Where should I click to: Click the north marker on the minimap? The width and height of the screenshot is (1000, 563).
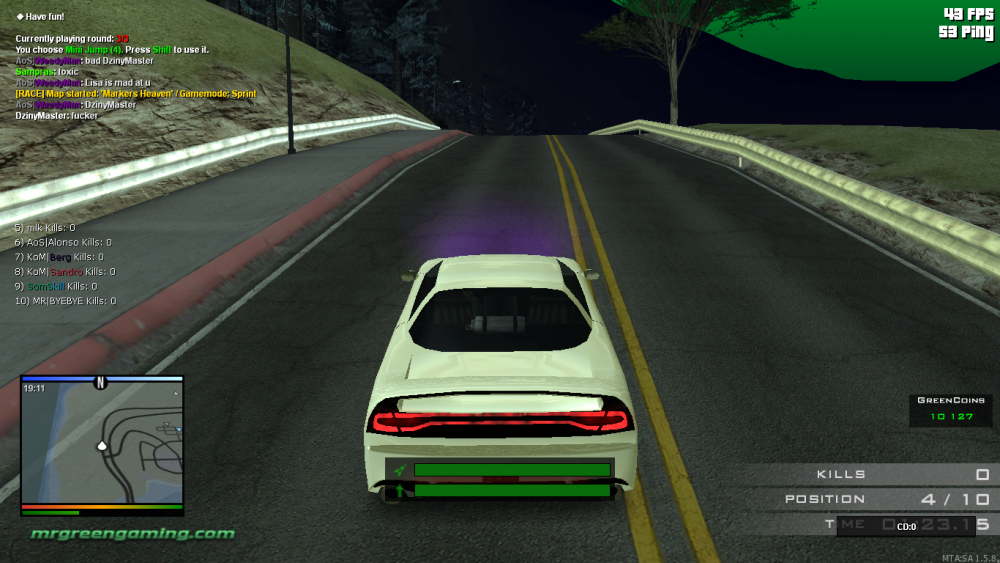coord(100,382)
